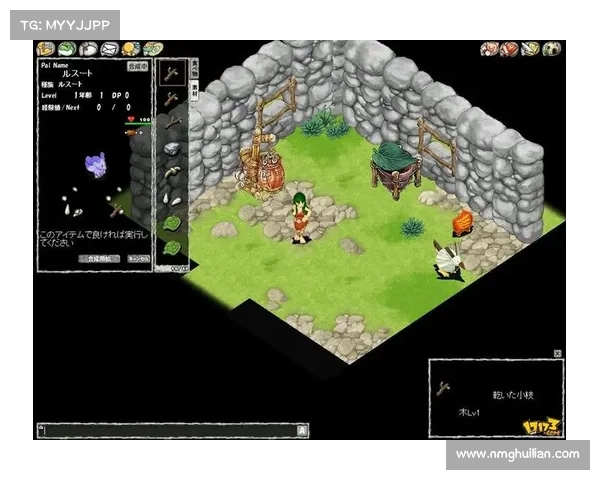This screenshot has width=600, height=480.
Task: Click the rightmost top-right menu icon
Action: click(x=553, y=48)
